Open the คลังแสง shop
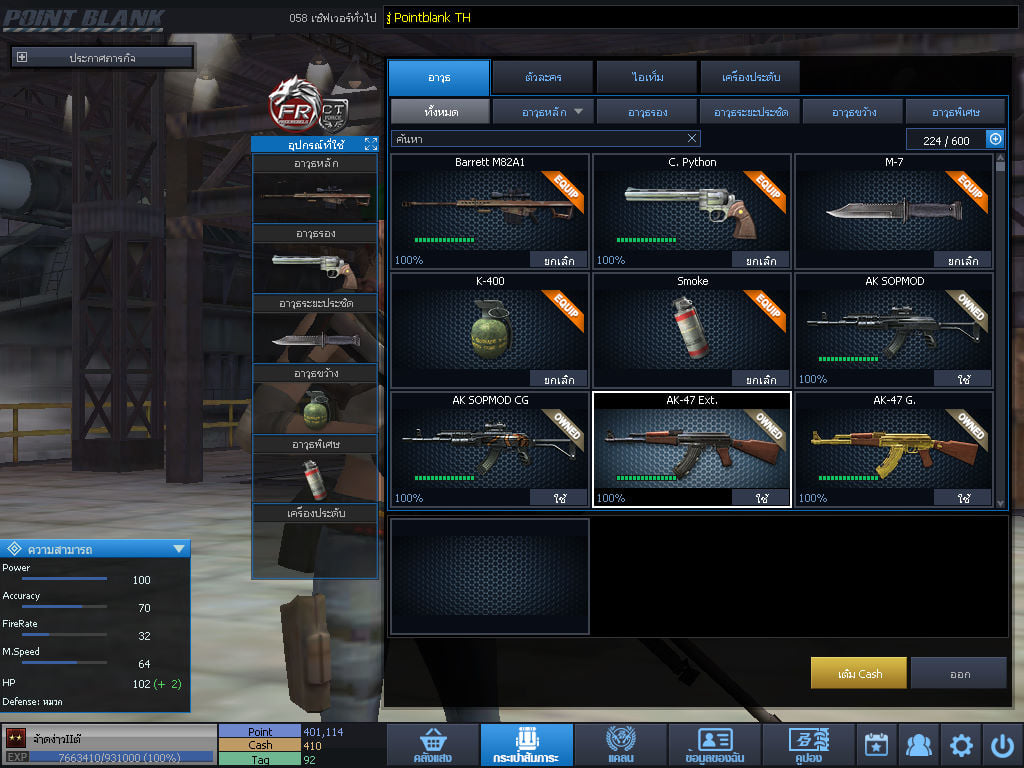 point(432,746)
